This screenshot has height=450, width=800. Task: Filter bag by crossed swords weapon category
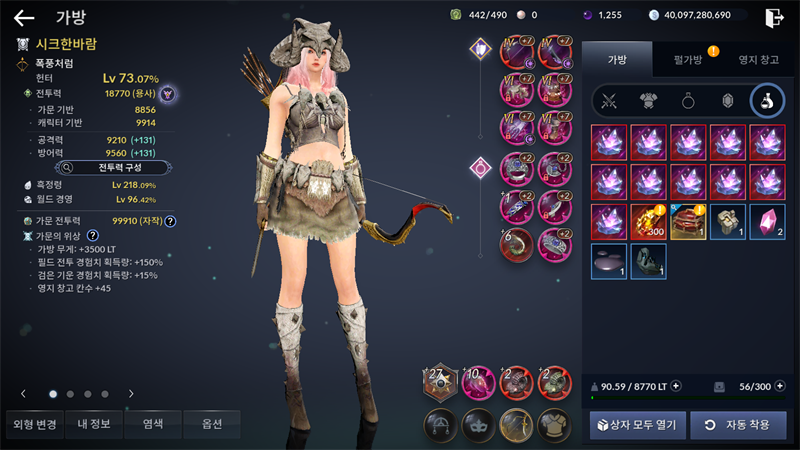pos(609,101)
